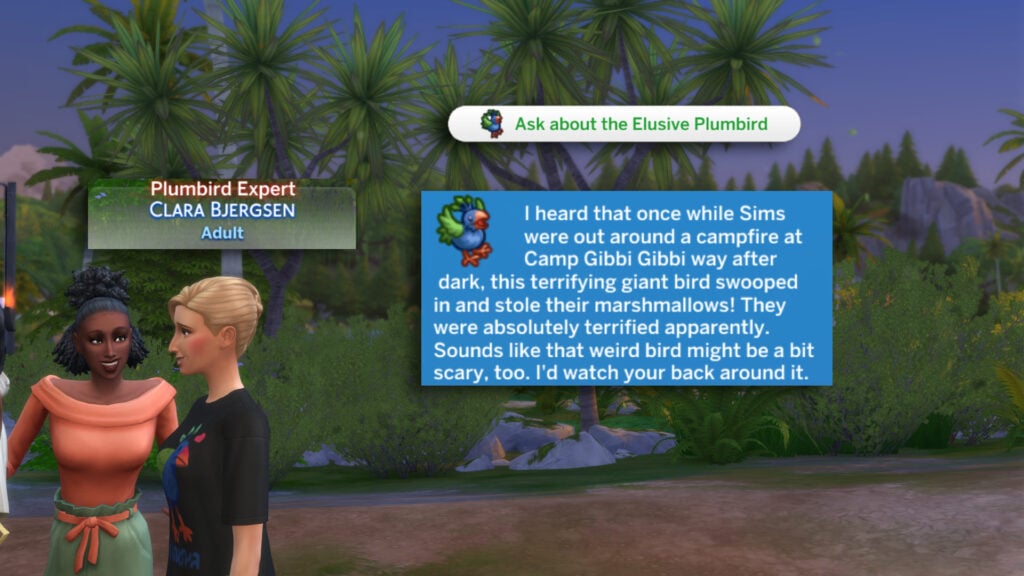Viewport: 1024px width, 576px height.
Task: Choose the Ask about the Elusive Plumbird interaction
Action: click(x=625, y=124)
